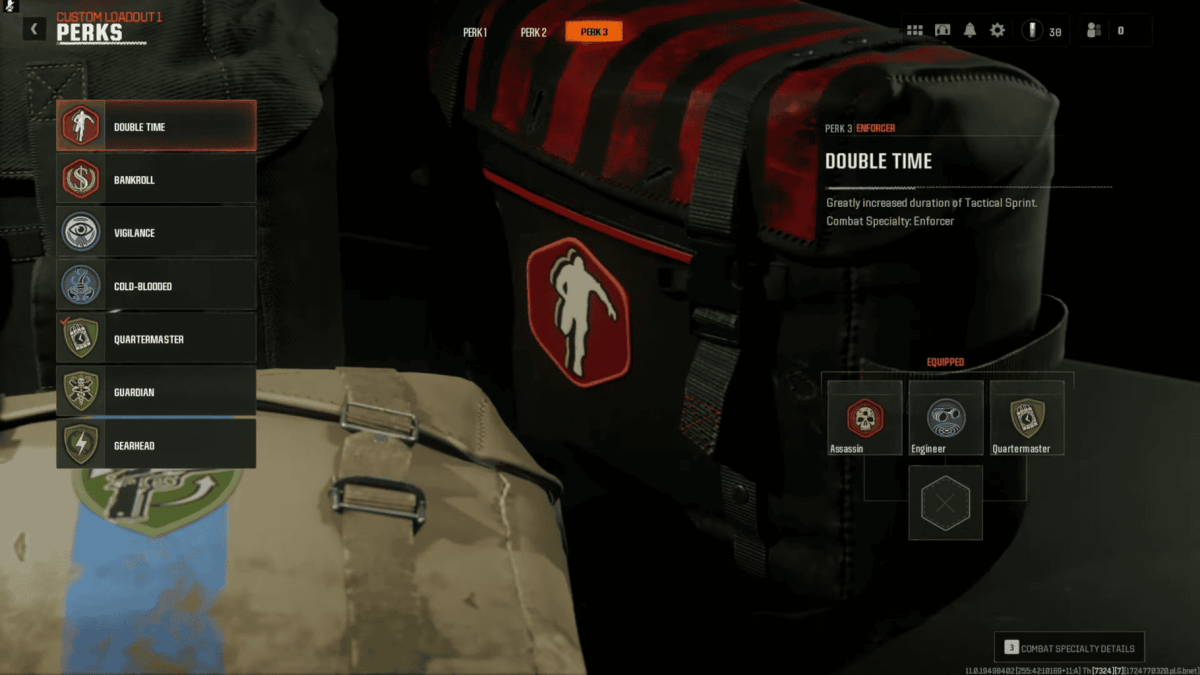Viewport: 1200px width, 675px height.
Task: Select the equipped Engineer perk slot
Action: [x=946, y=418]
